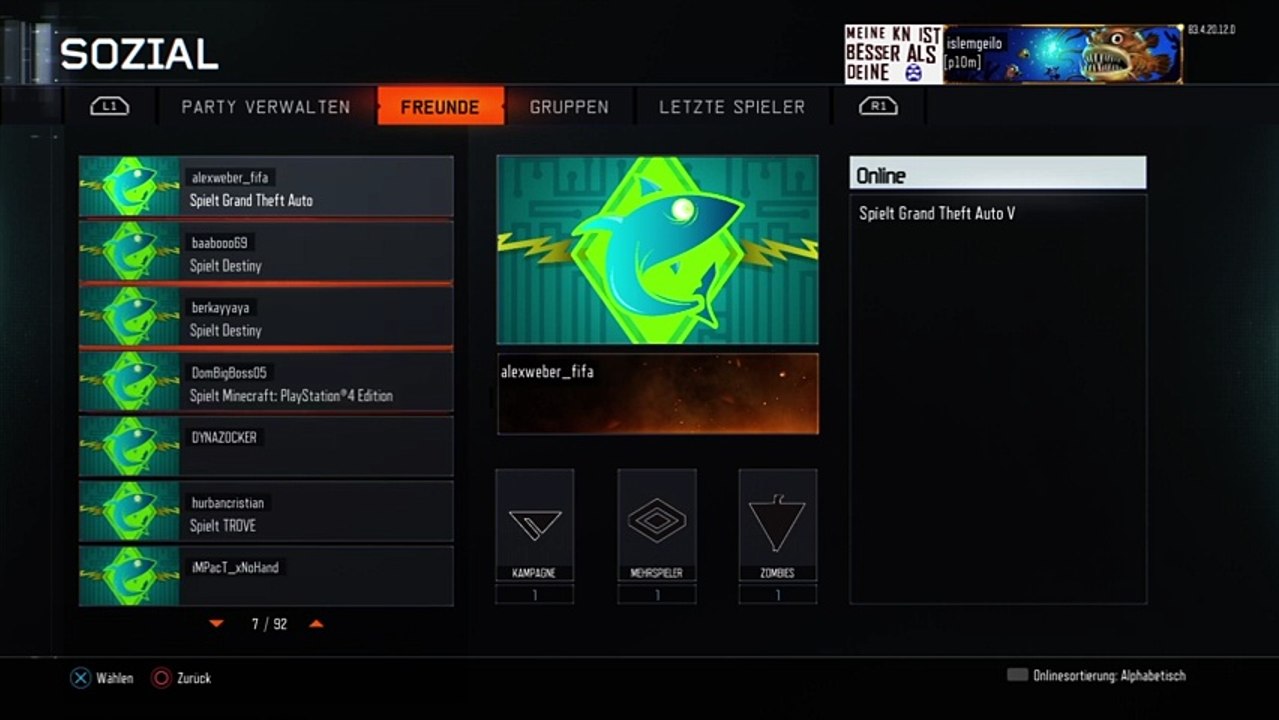Screen dimensions: 1279x720
Task: Click the orange up arrow under the list
Action: (316, 624)
